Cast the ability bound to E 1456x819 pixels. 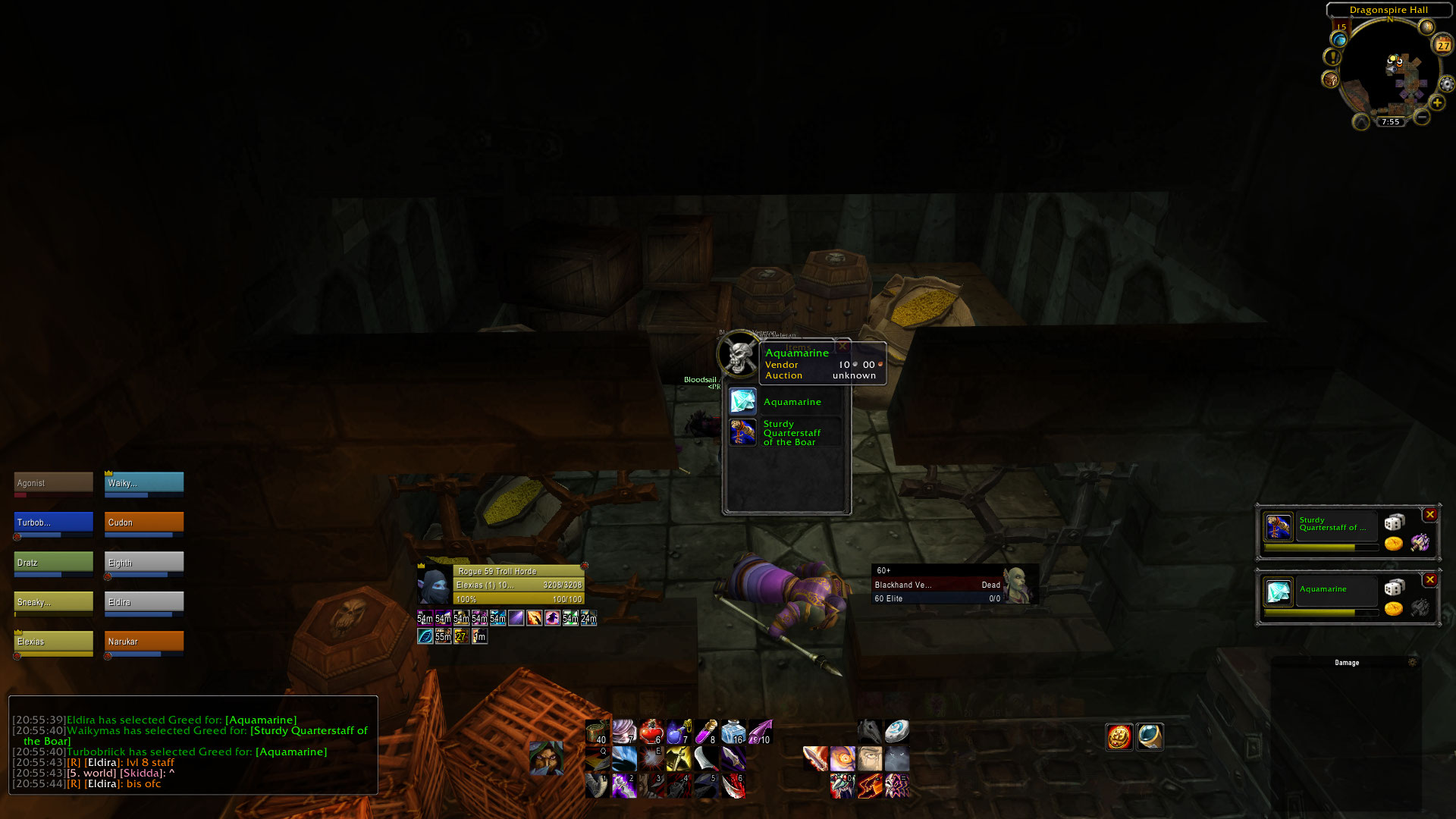(651, 758)
